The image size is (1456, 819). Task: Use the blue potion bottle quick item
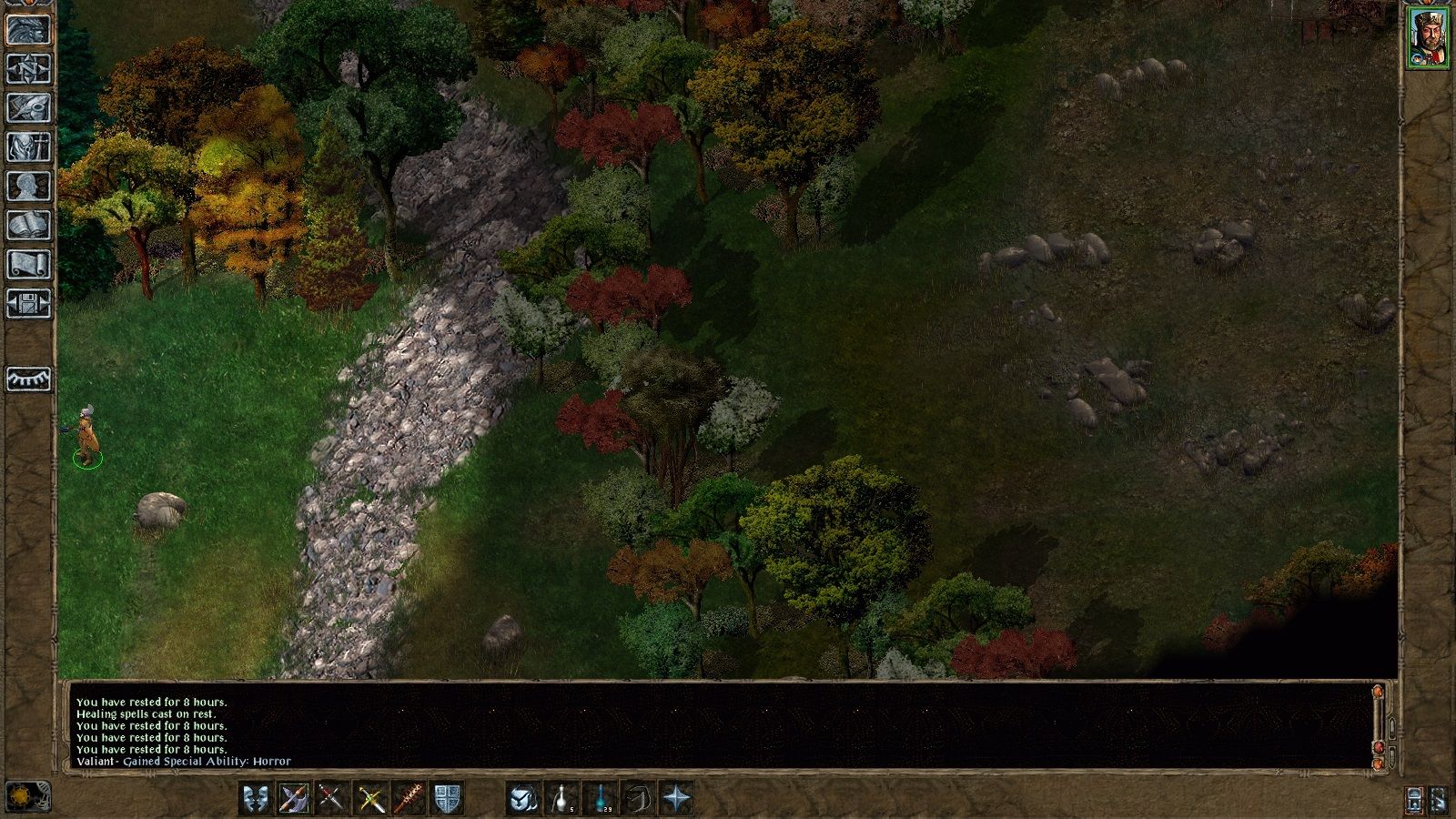pos(600,799)
